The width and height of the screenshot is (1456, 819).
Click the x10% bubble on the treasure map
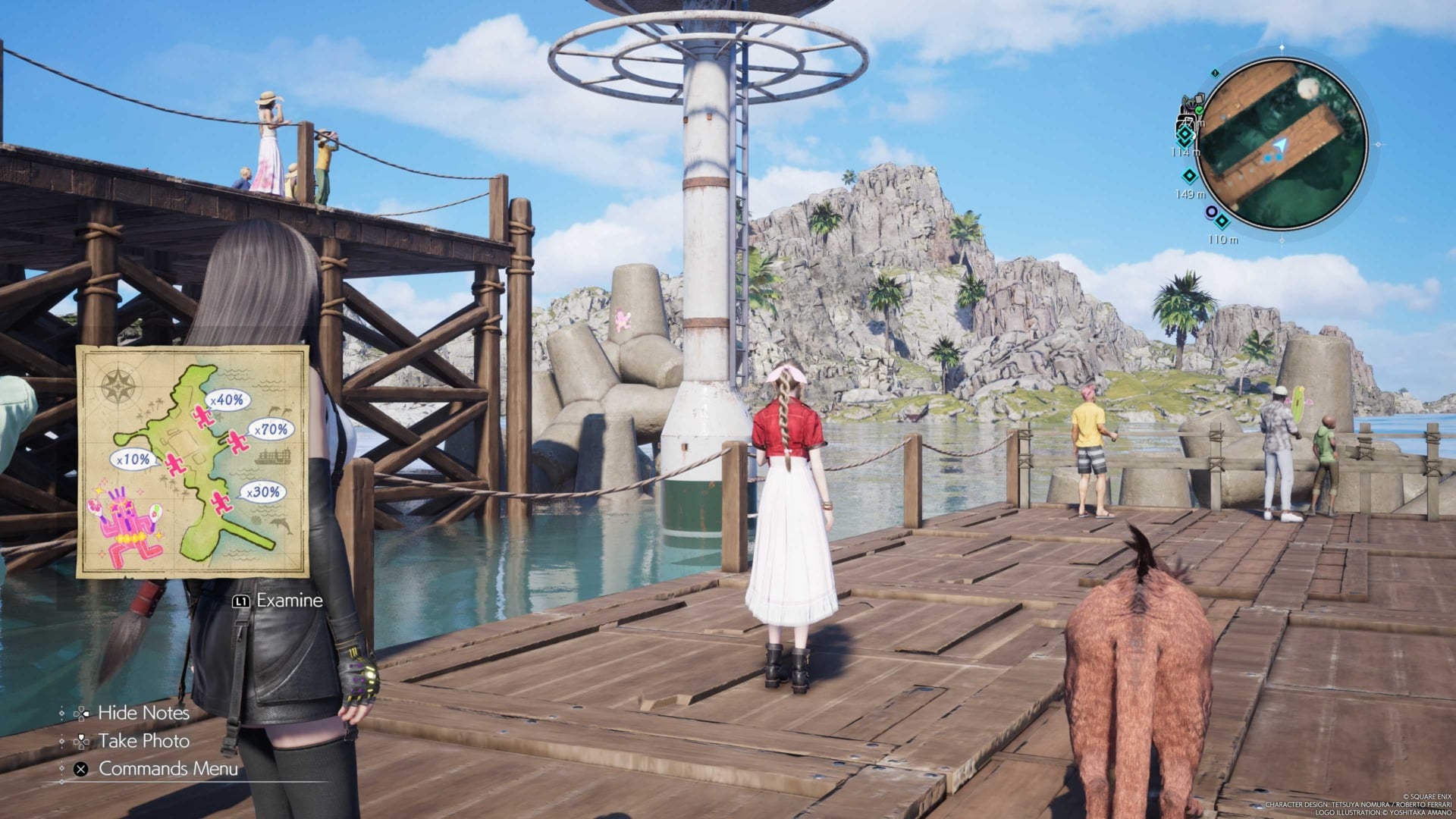[x=133, y=460]
